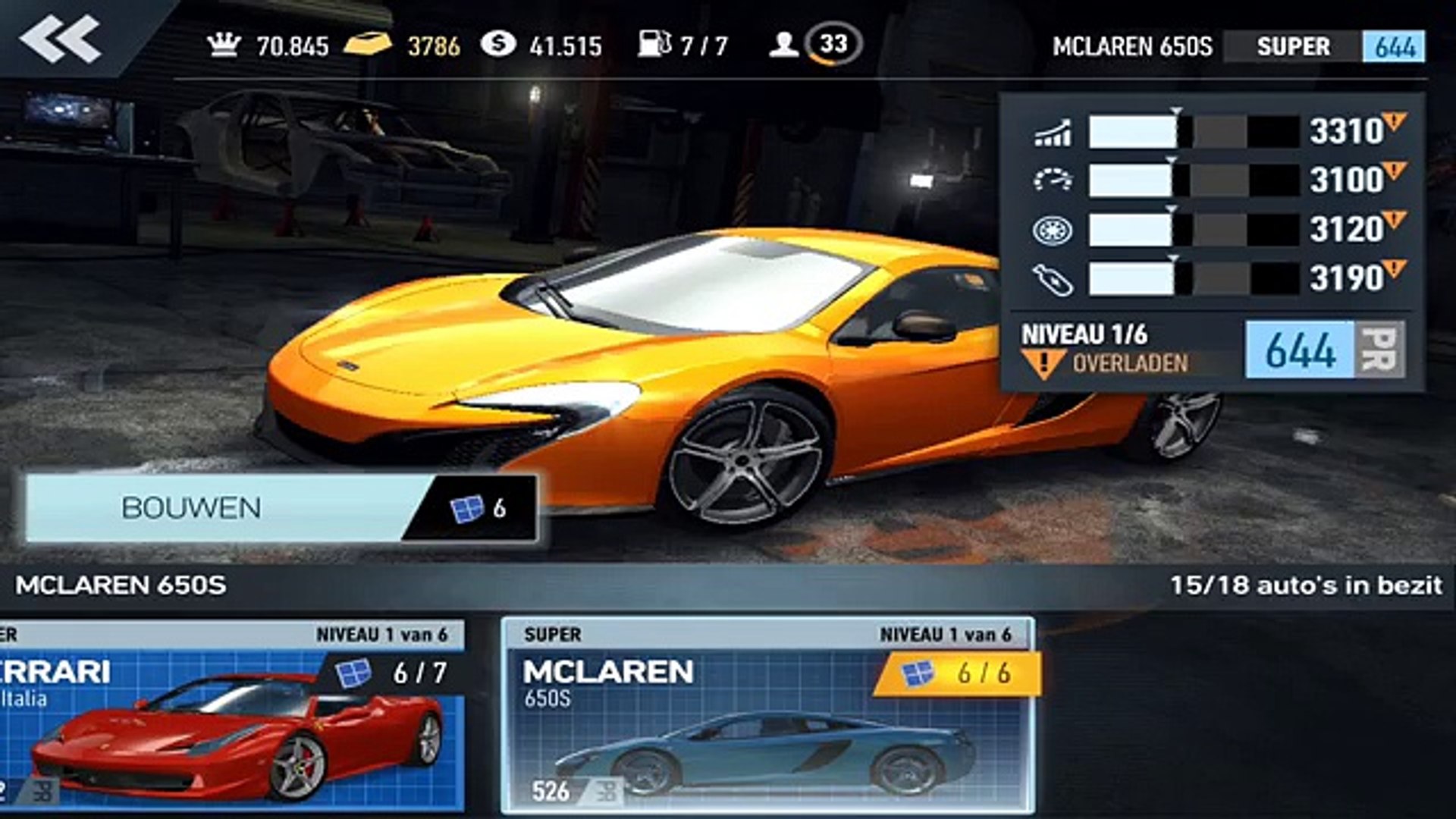
Task: Select the McLaren 650S car card
Action: (767, 715)
